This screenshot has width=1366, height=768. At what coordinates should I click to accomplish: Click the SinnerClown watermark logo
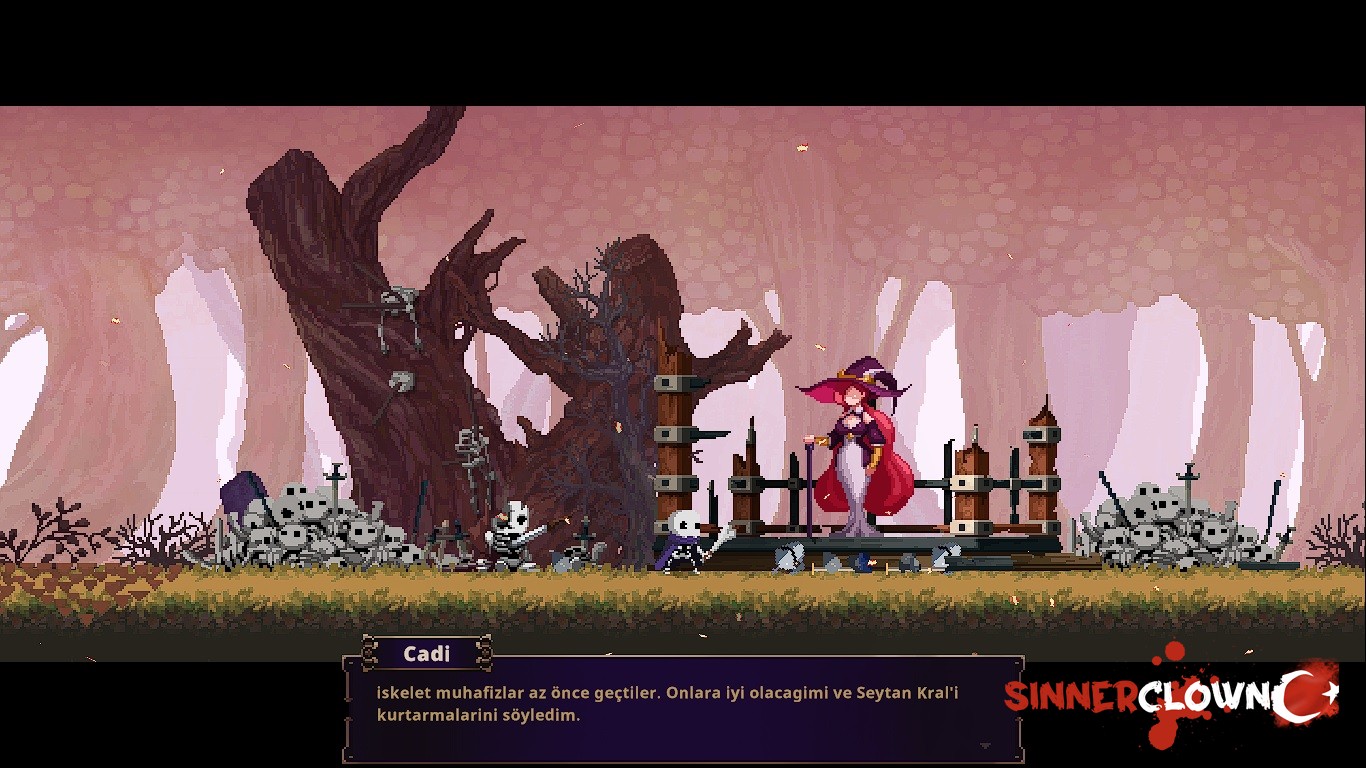click(1170, 697)
